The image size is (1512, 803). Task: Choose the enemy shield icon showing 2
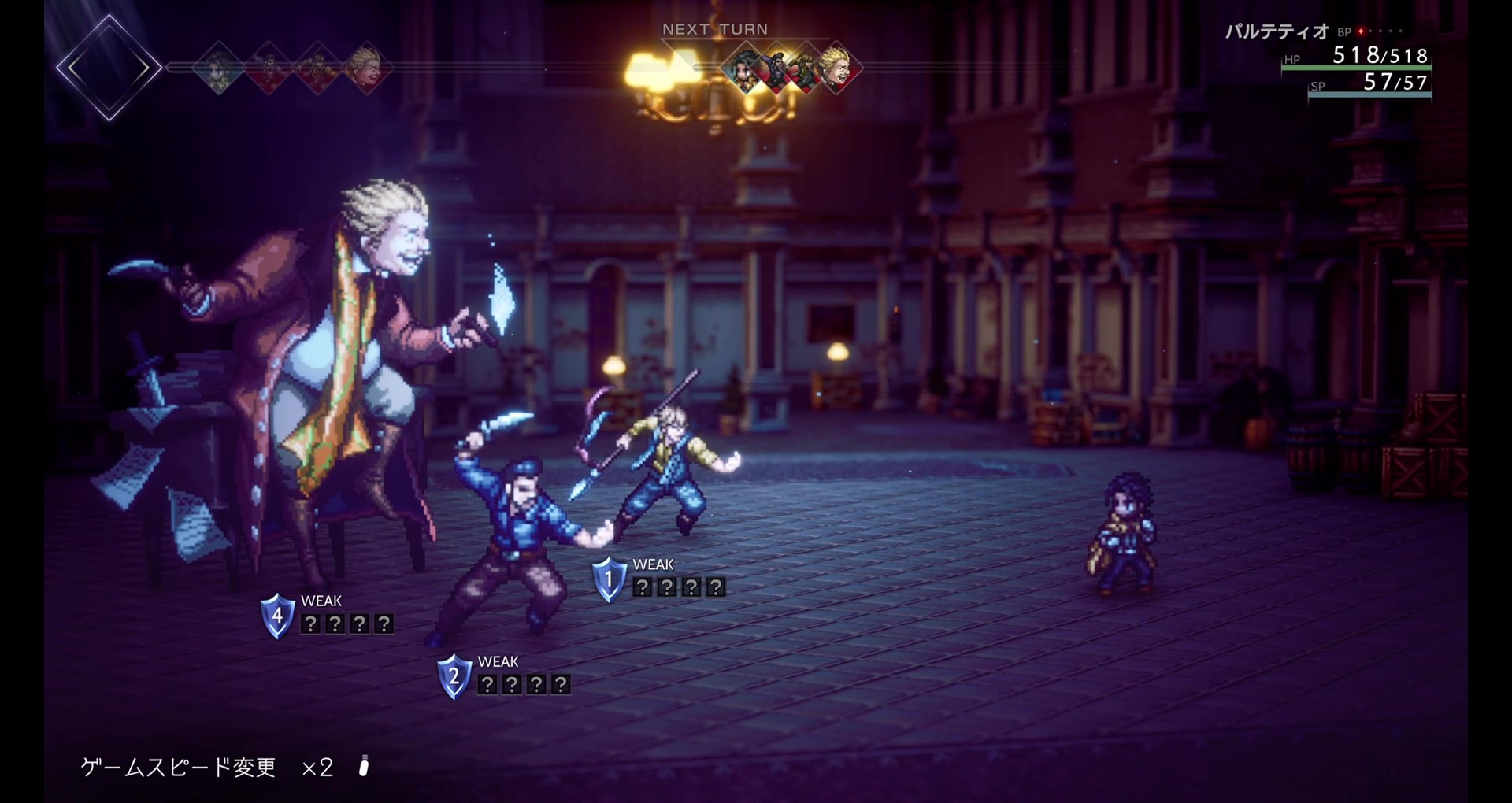[x=454, y=676]
